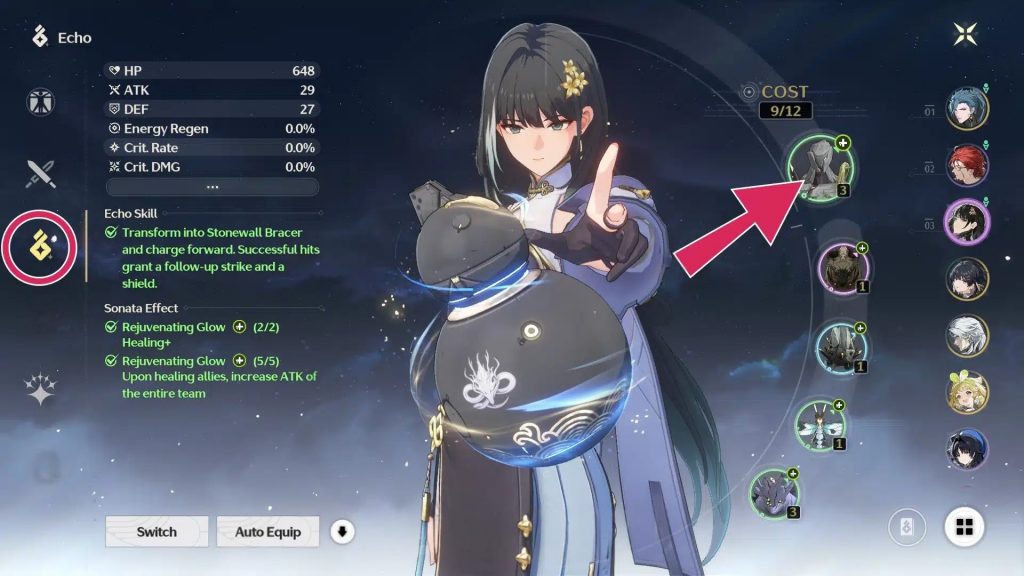Close the Echo screen with the X button
Image resolution: width=1024 pixels, height=576 pixels.
point(966,34)
